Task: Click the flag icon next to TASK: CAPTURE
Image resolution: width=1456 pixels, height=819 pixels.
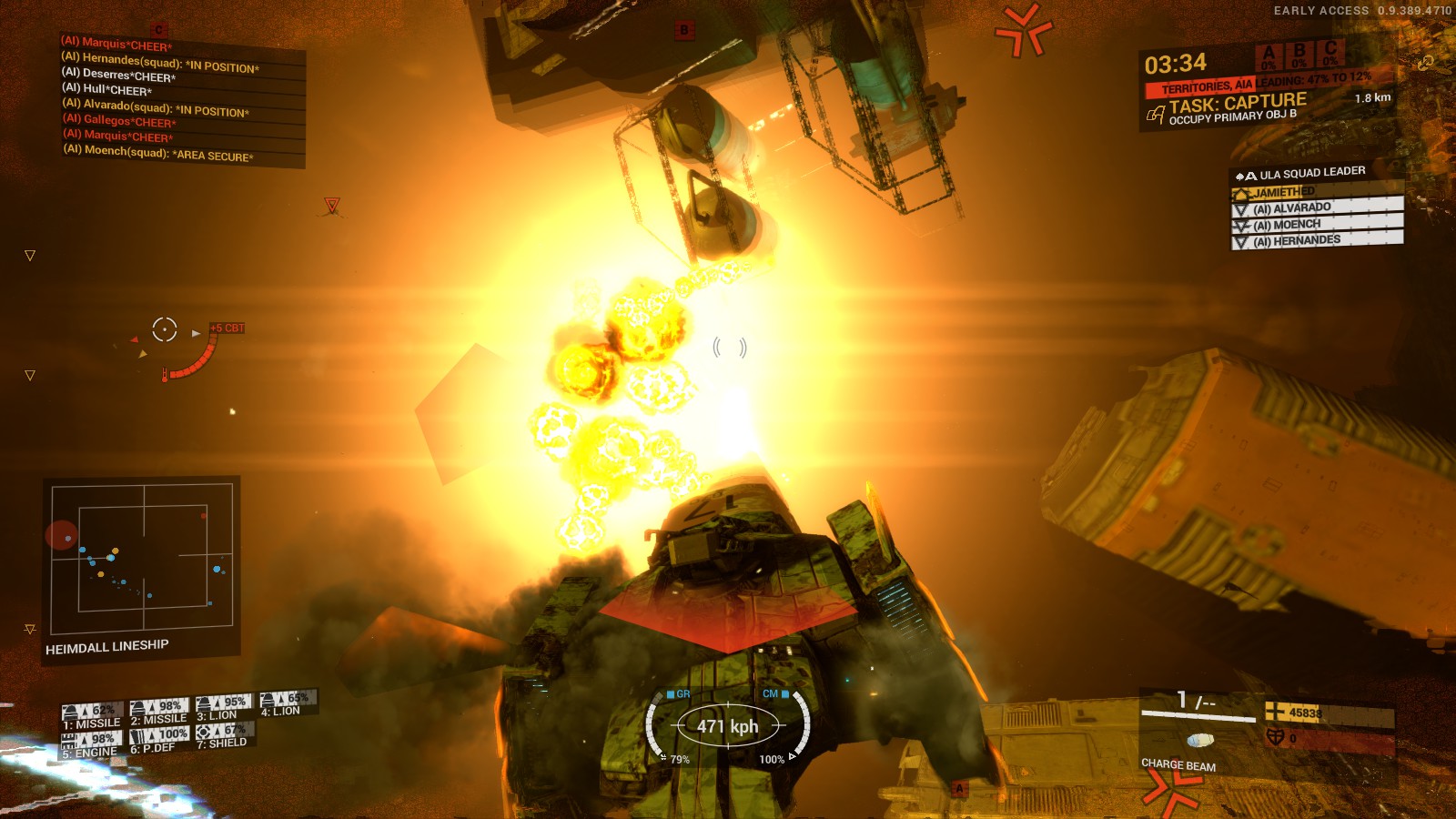Action: click(1155, 116)
